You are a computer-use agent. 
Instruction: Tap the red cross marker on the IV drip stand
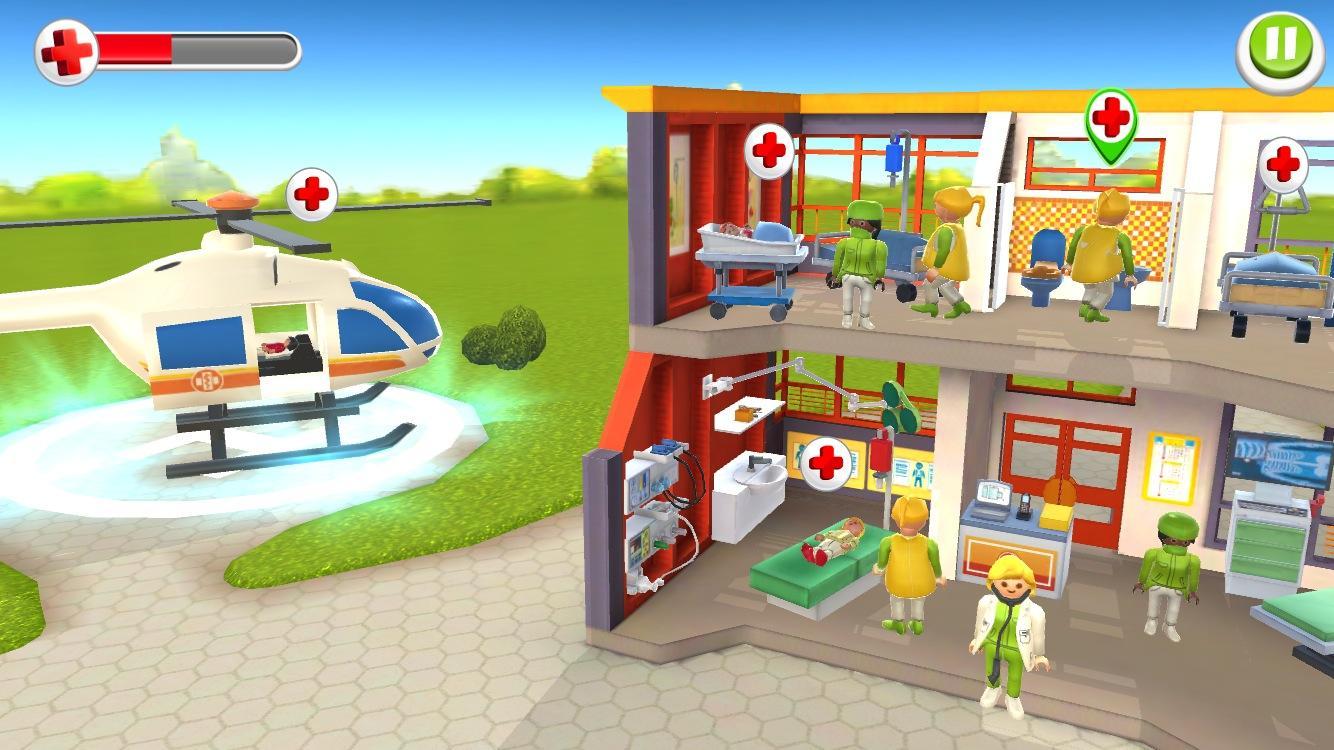[x=827, y=463]
